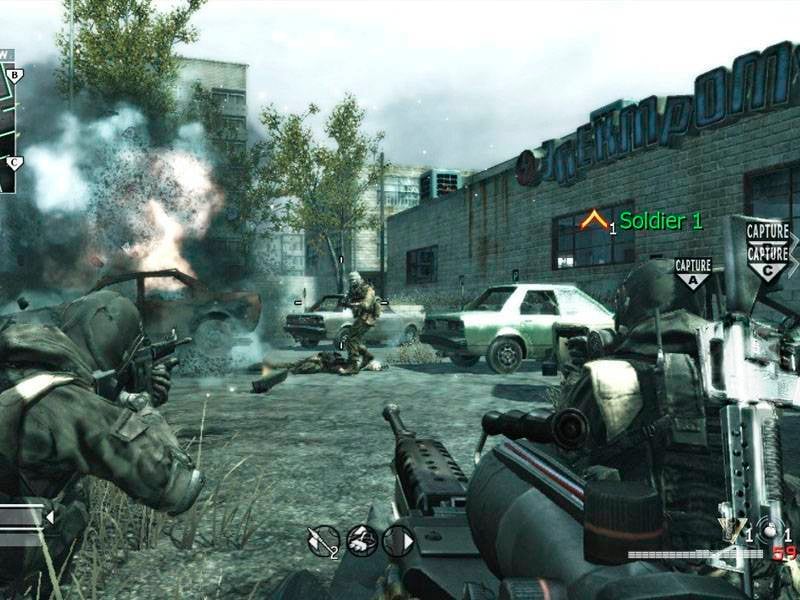The image size is (800, 600).
Task: Select the Capture A objective marker
Action: pyautogui.click(x=693, y=271)
